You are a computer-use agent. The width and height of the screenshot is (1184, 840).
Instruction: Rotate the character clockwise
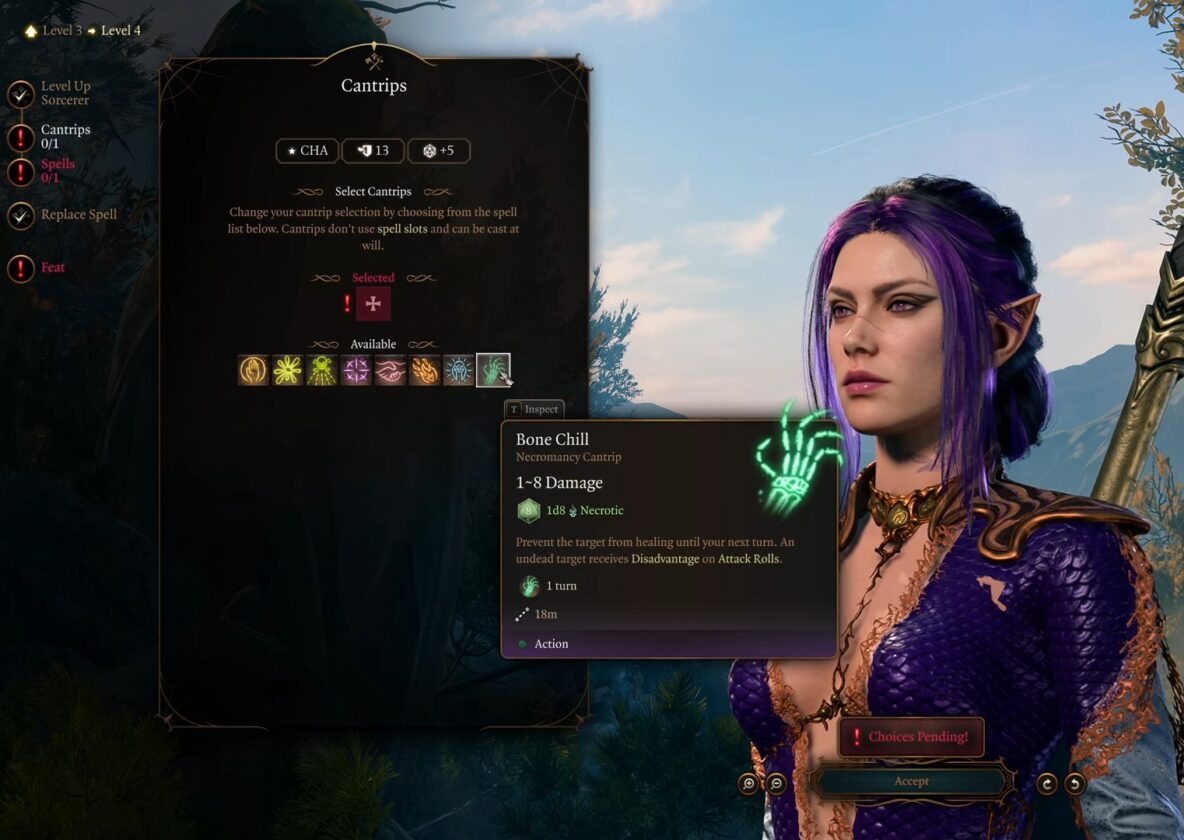click(x=1047, y=784)
